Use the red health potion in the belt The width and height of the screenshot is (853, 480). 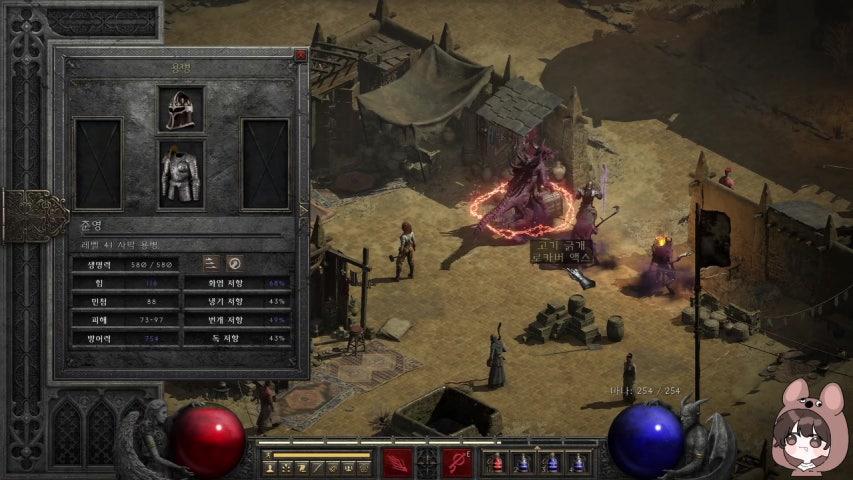click(x=495, y=463)
